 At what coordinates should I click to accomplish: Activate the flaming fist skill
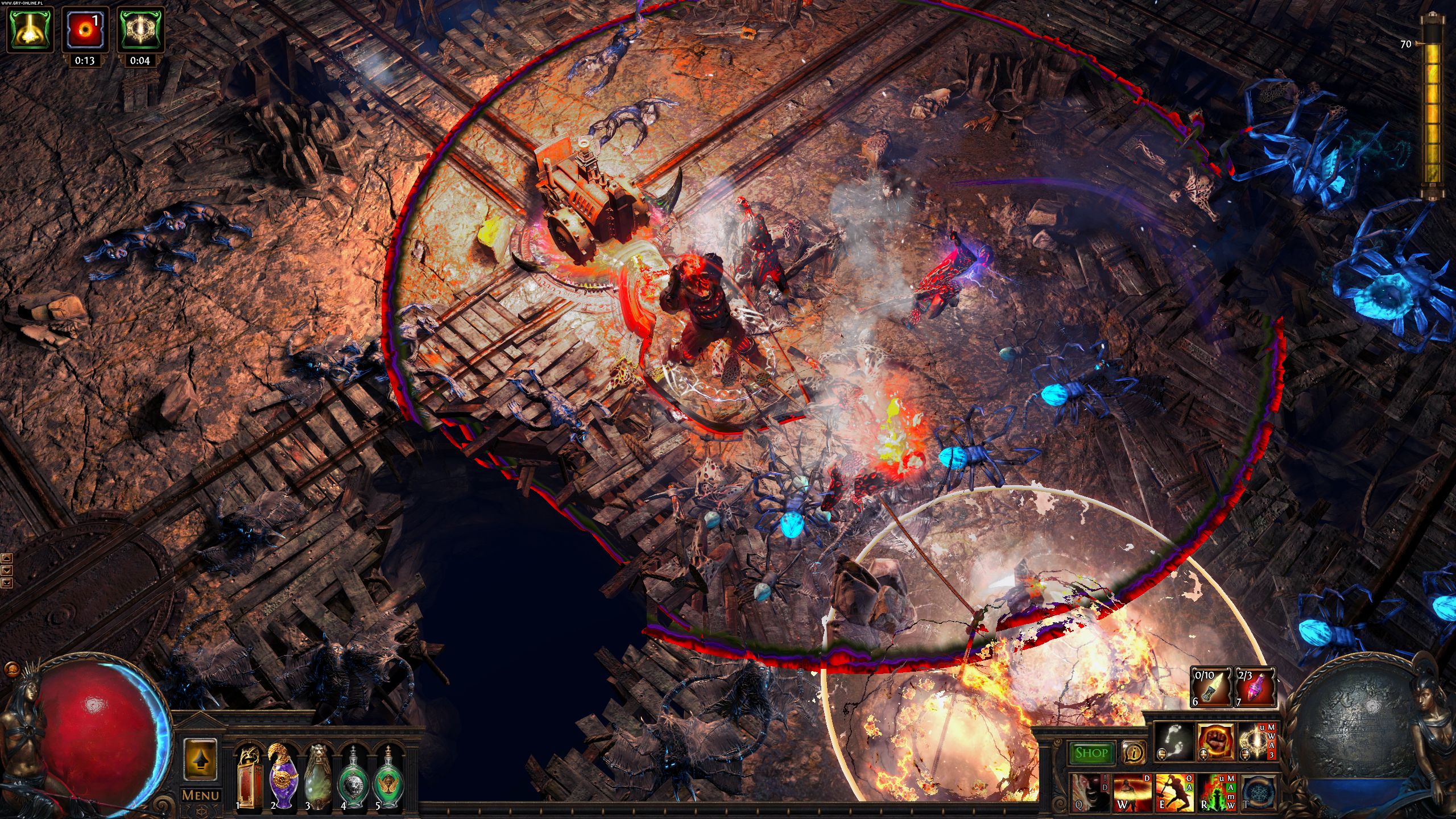1215,742
